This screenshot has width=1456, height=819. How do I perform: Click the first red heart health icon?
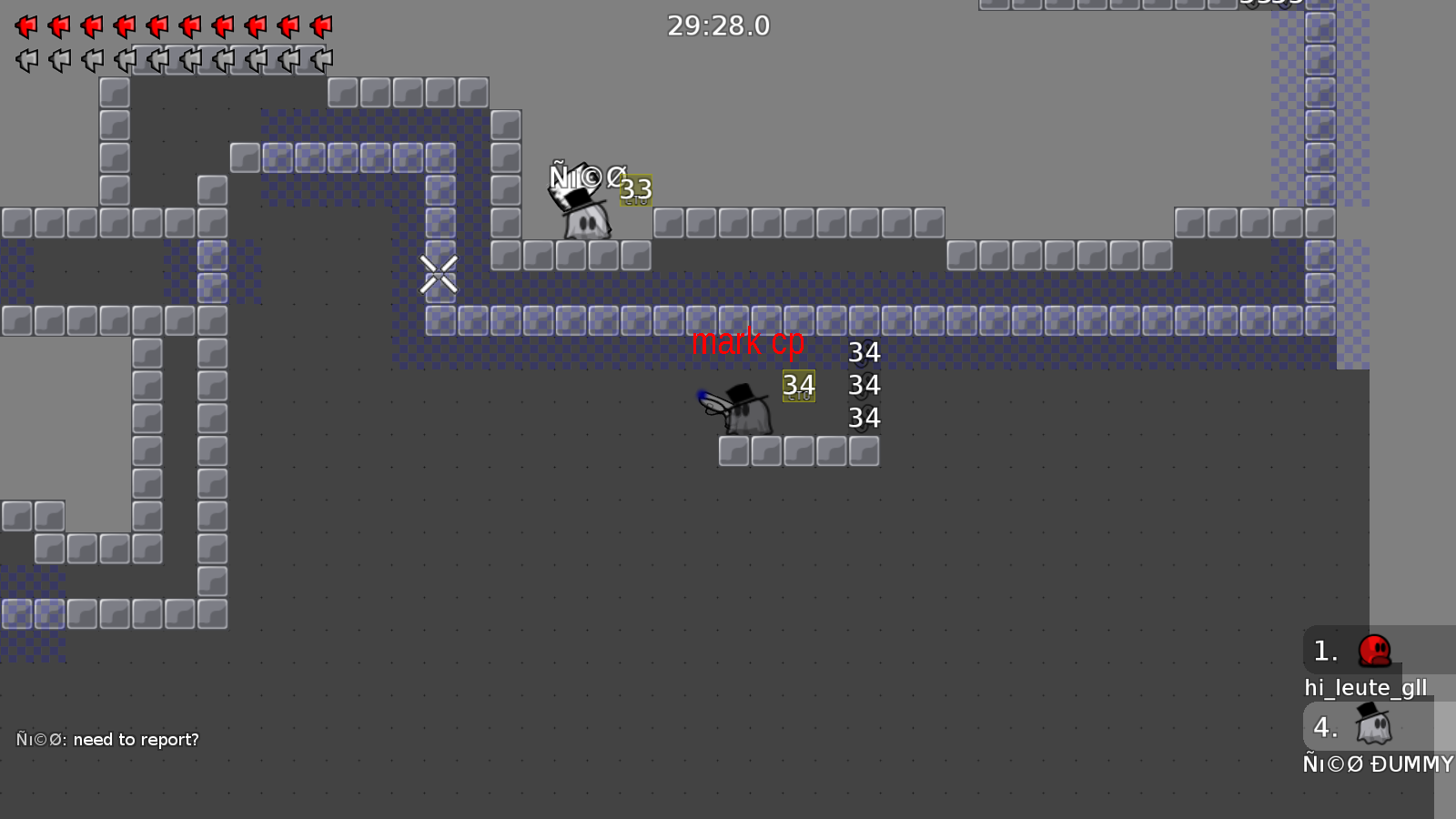[26, 26]
